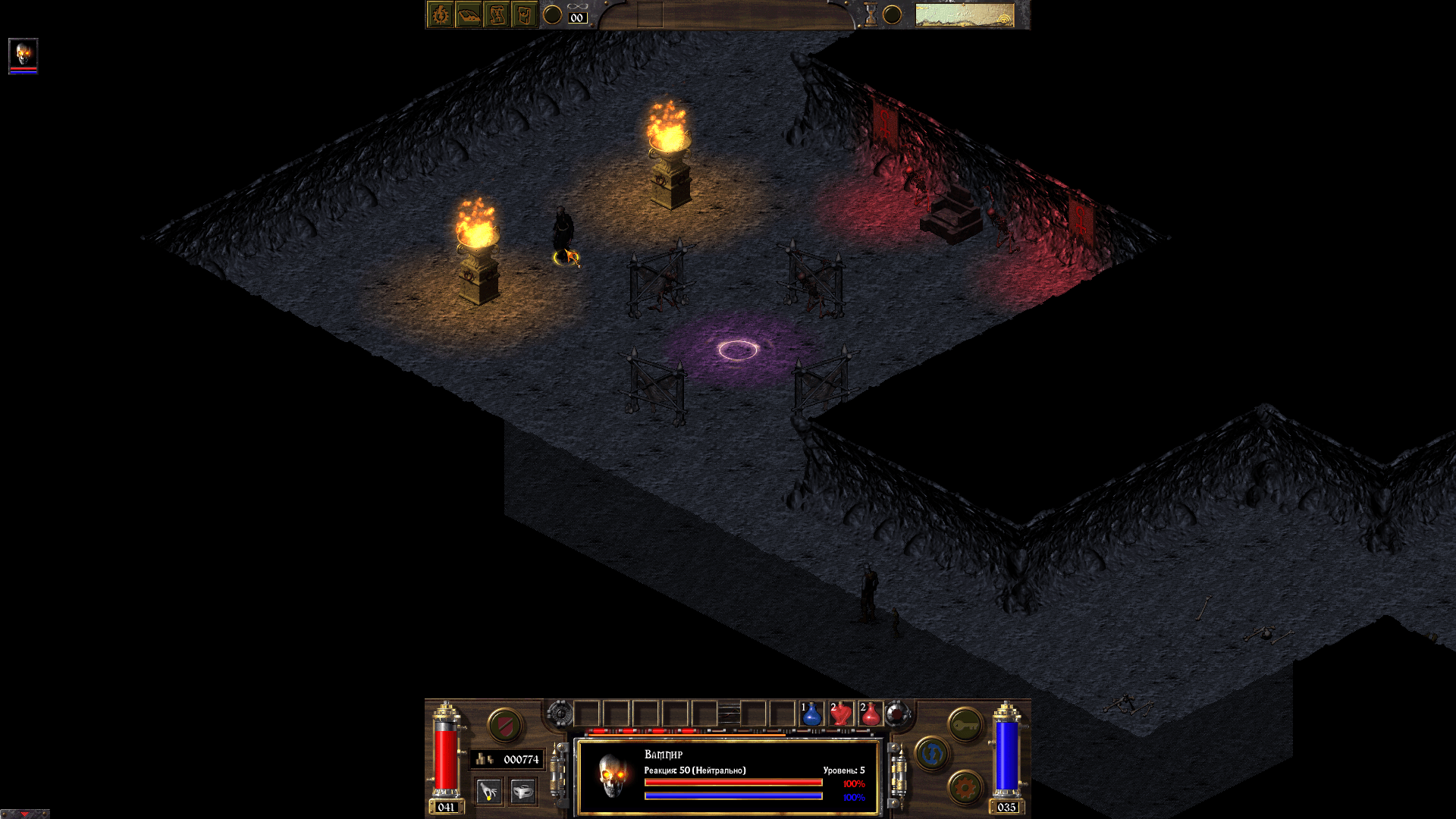Click the round button beside the hourglass
The height and width of the screenshot is (819, 1456).
(x=893, y=15)
